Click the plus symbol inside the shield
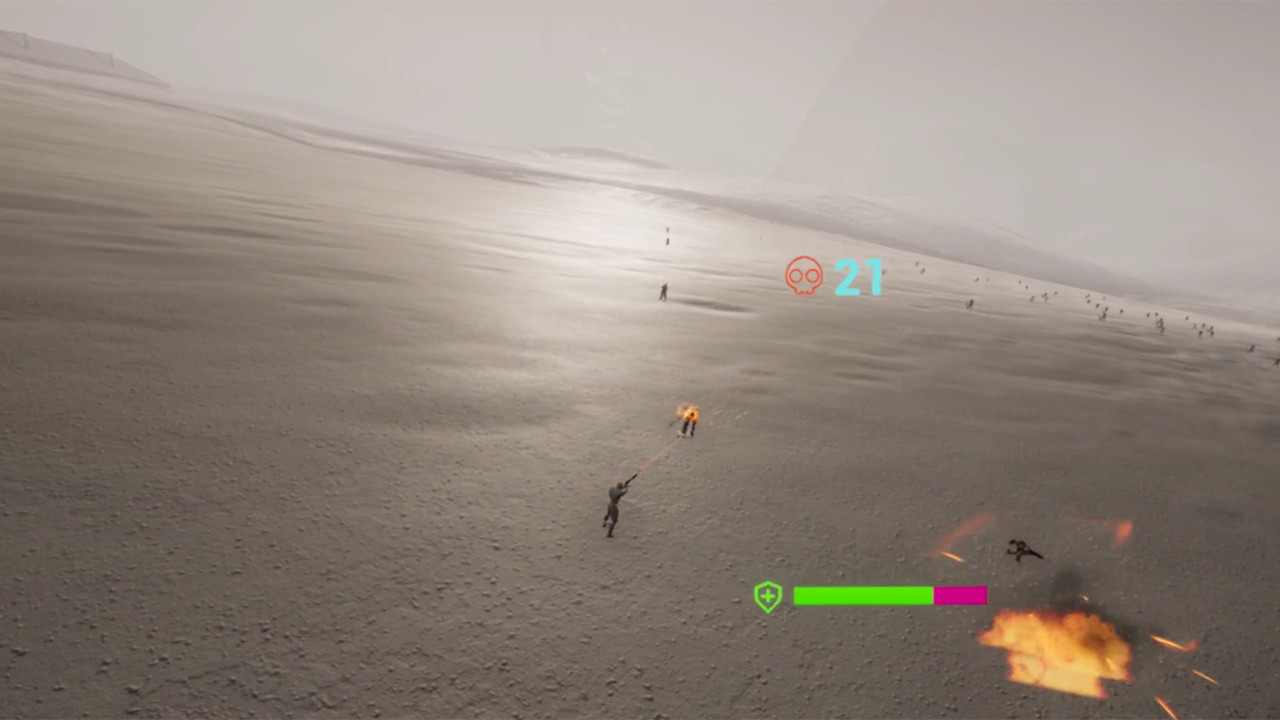This screenshot has height=720, width=1280. [x=766, y=595]
